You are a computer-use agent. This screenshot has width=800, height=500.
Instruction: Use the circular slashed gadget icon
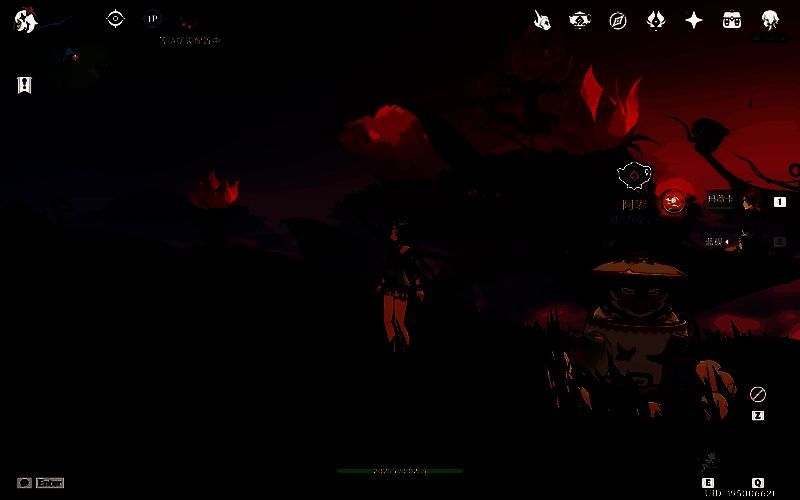pyautogui.click(x=757, y=394)
